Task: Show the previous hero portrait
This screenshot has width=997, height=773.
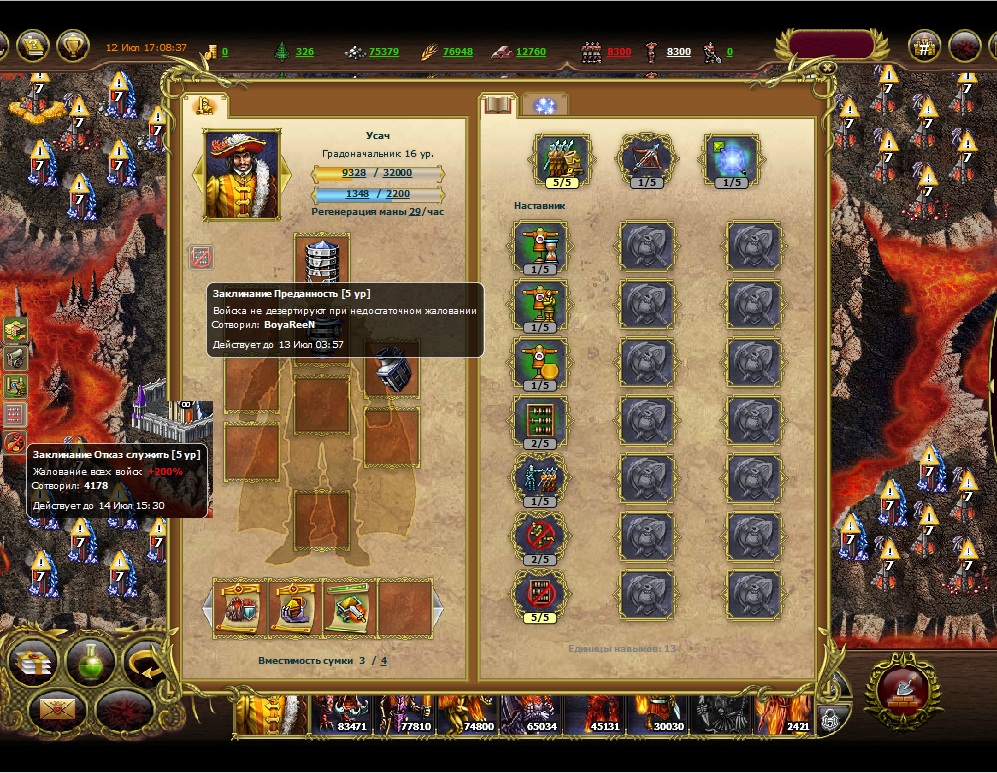Action: (199, 175)
